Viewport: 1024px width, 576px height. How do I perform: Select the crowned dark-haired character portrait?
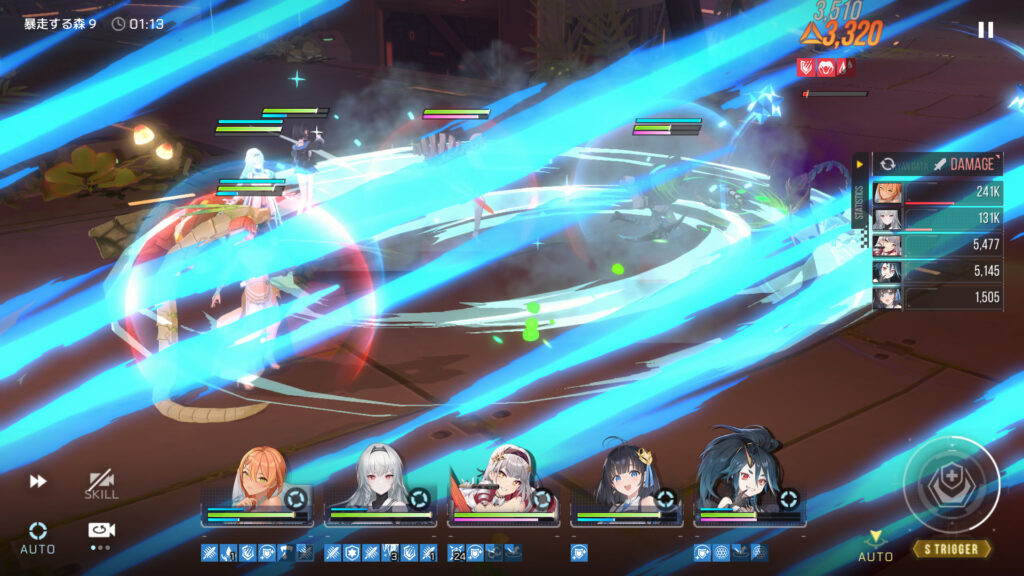628,484
